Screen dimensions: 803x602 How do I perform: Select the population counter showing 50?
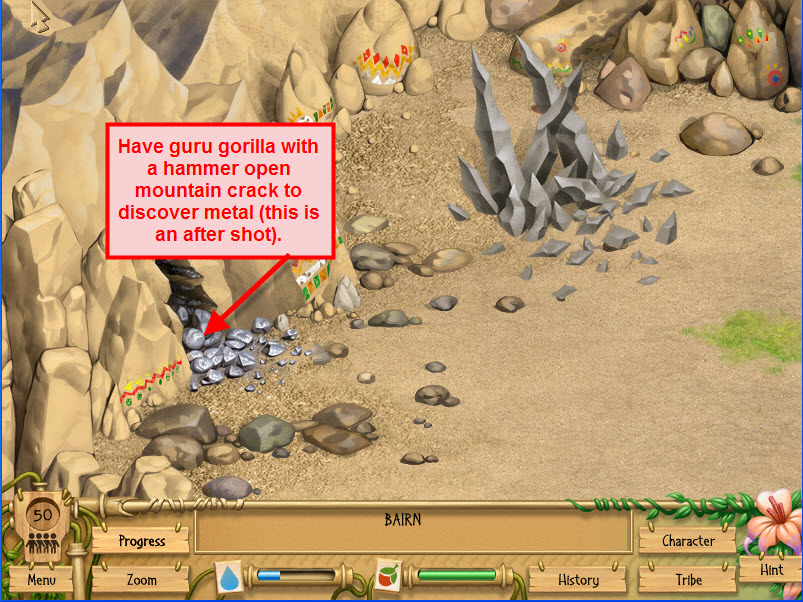point(42,524)
